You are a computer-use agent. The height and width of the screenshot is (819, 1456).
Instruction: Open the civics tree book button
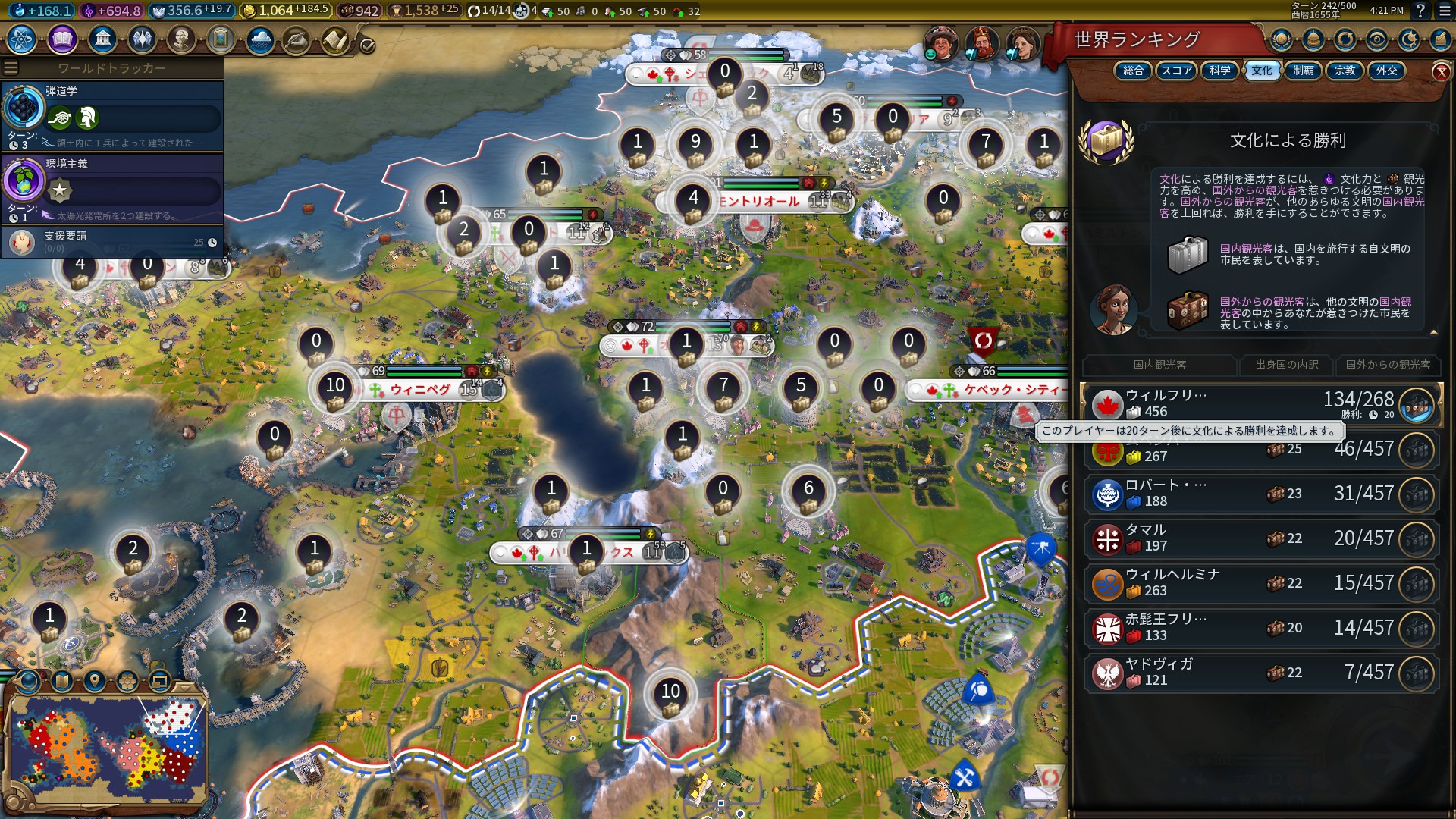tap(62, 39)
